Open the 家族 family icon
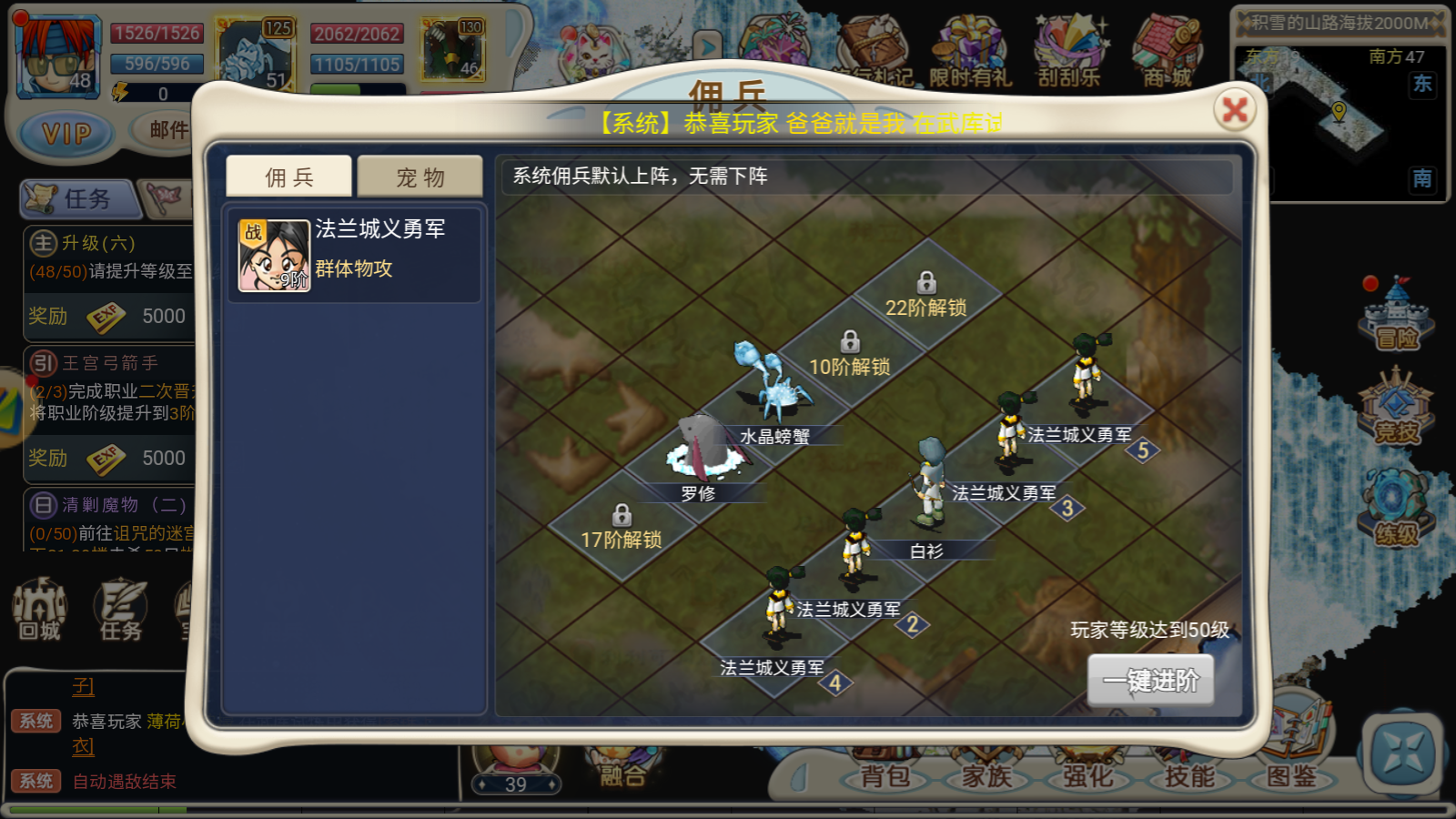Image resolution: width=1456 pixels, height=819 pixels. click(x=986, y=778)
